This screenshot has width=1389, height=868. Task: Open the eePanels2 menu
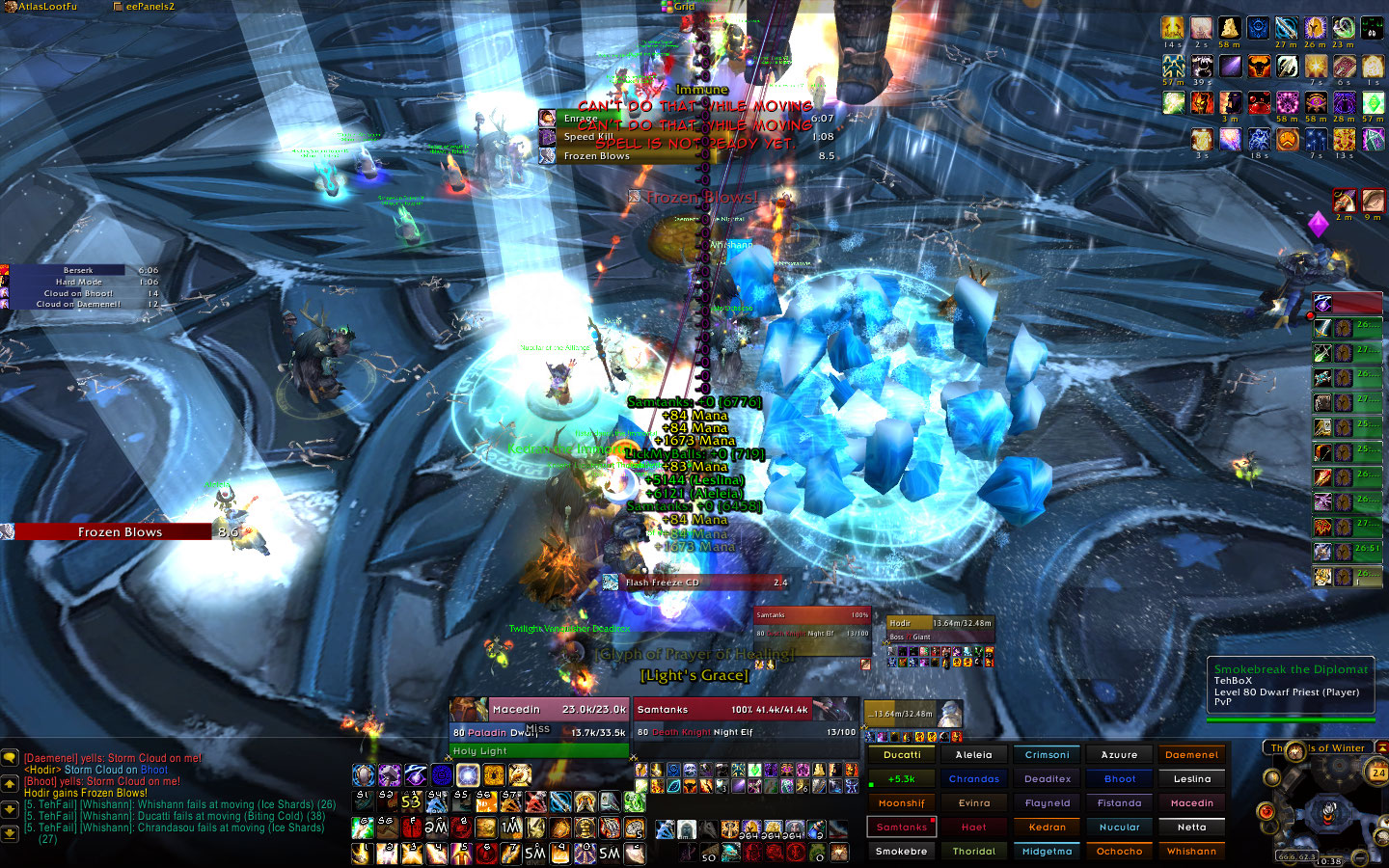[145, 7]
